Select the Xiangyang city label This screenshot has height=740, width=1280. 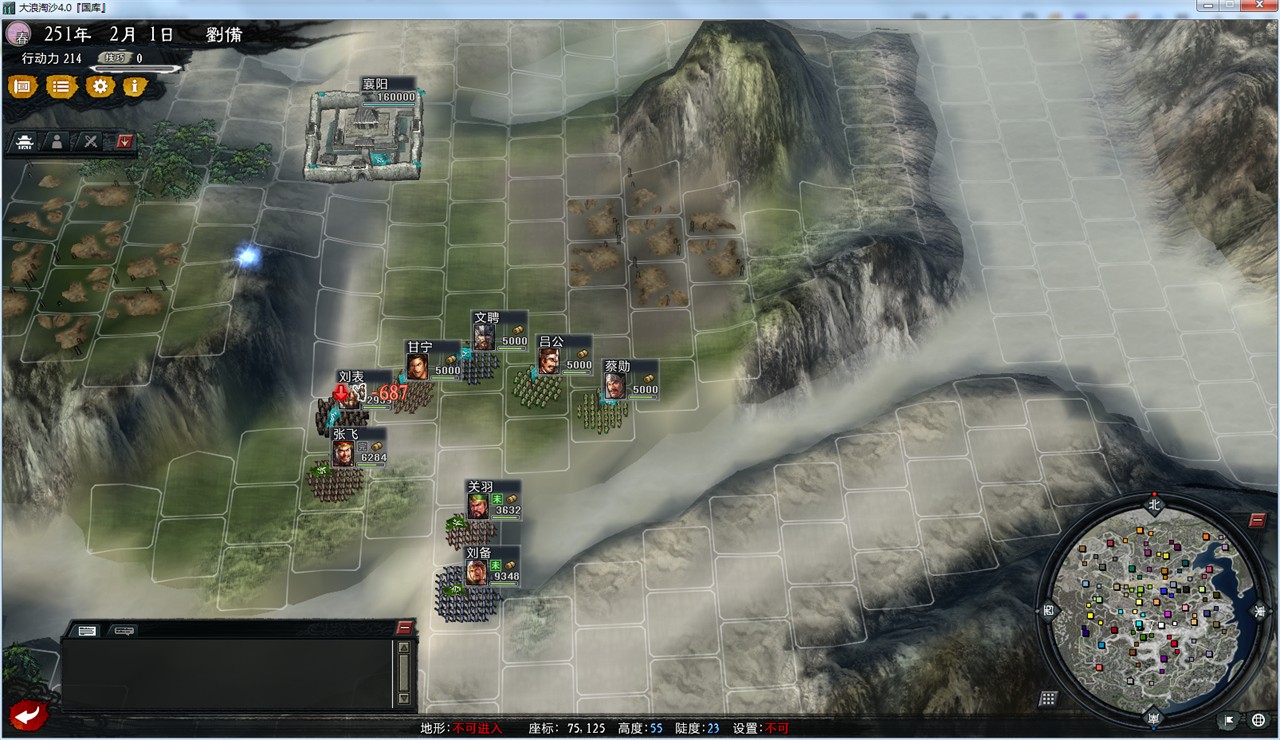point(375,85)
